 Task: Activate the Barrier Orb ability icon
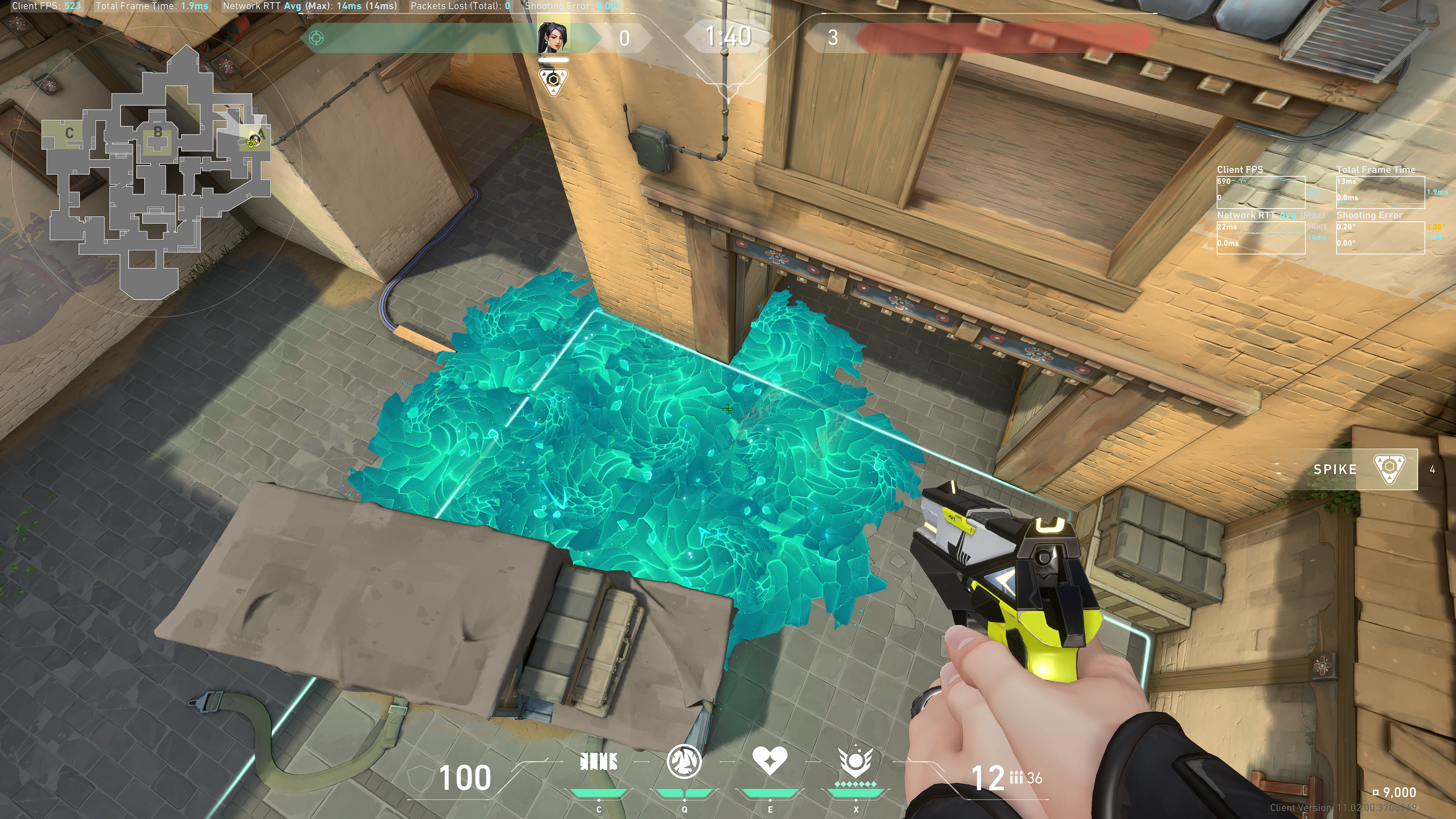599,763
